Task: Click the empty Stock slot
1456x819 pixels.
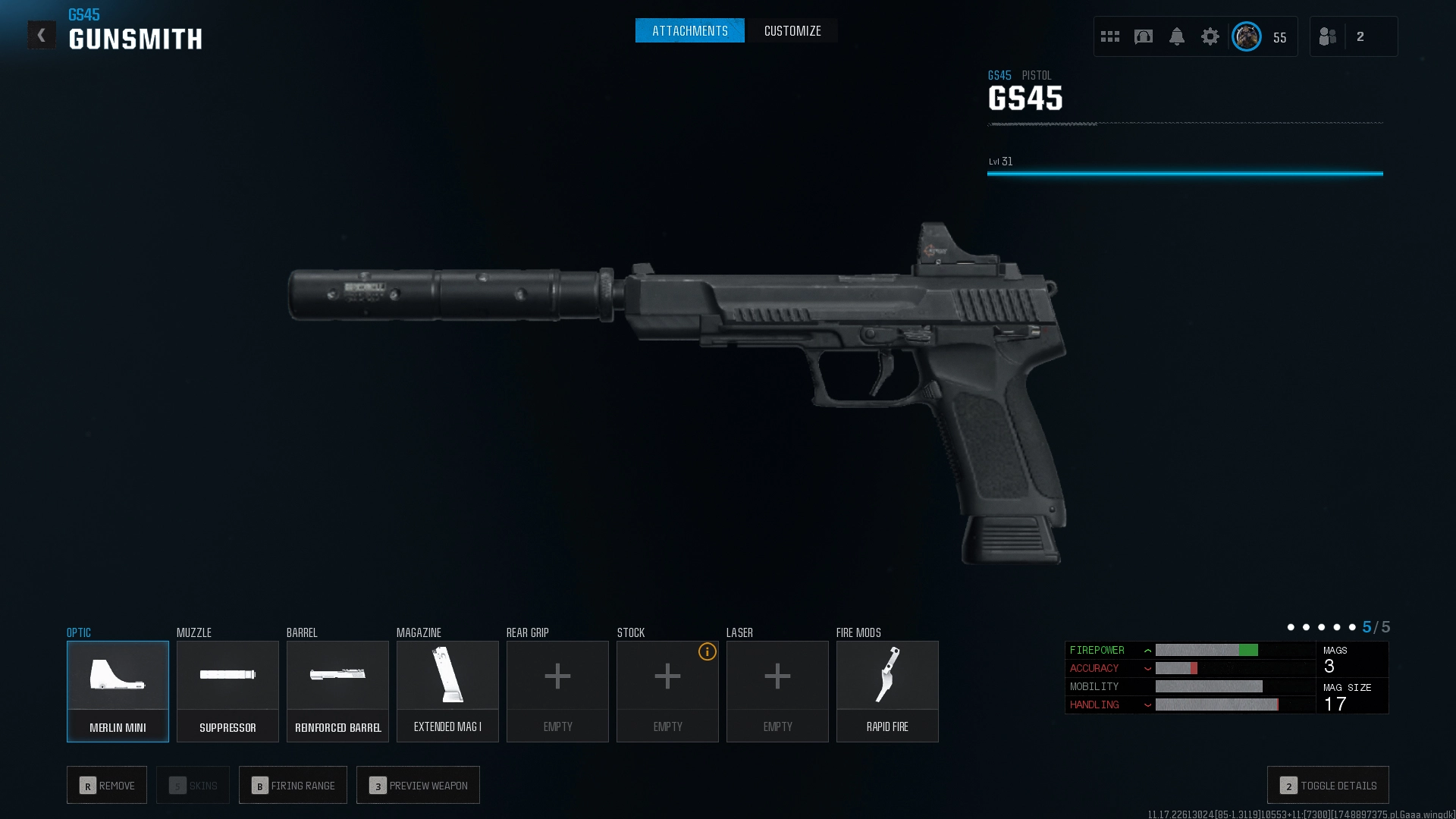Action: pyautogui.click(x=667, y=691)
